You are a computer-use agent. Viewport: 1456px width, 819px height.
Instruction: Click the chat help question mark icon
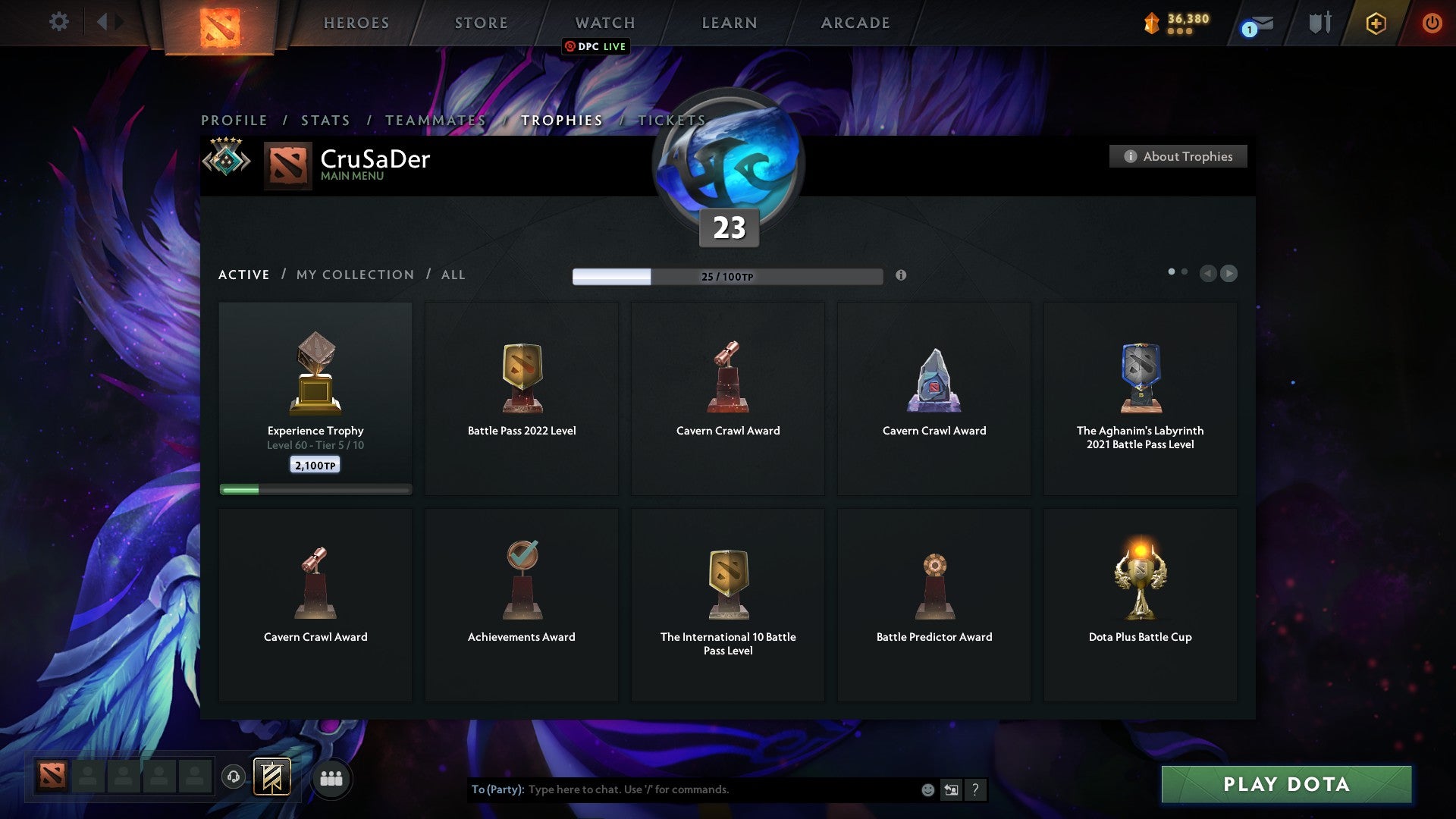click(975, 789)
